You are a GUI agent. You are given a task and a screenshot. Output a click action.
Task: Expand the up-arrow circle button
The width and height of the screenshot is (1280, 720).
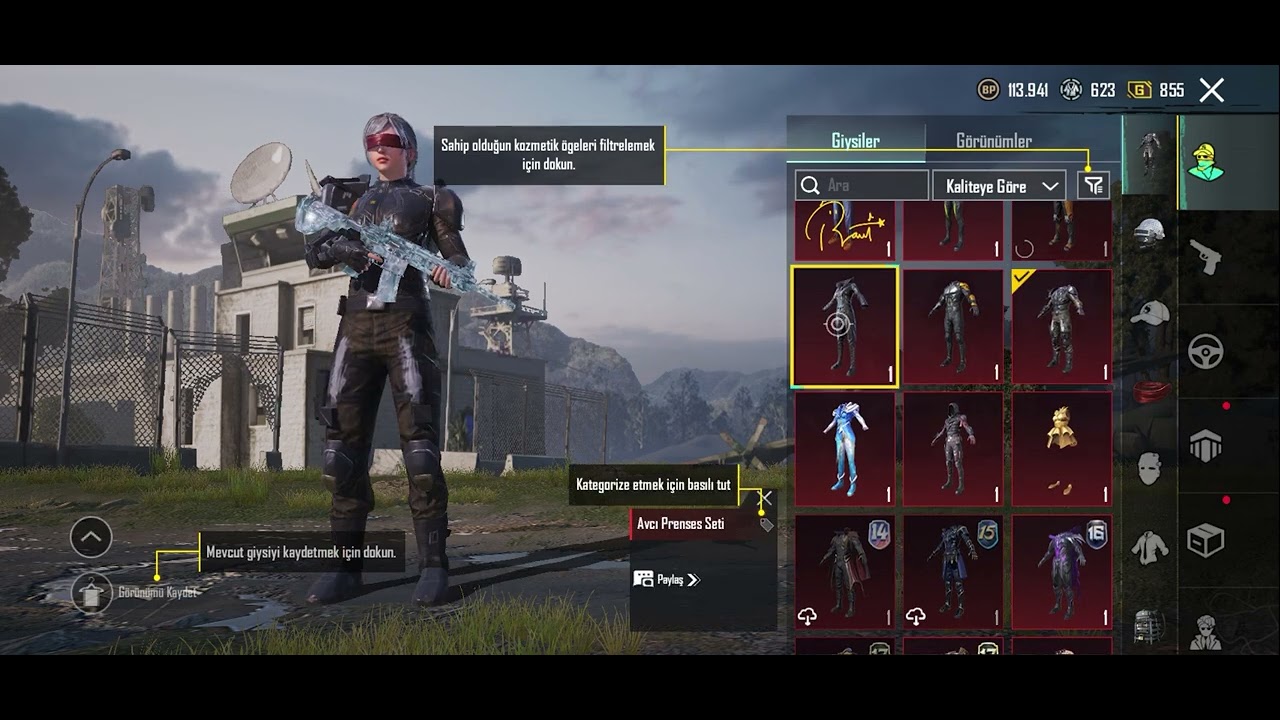(x=91, y=538)
